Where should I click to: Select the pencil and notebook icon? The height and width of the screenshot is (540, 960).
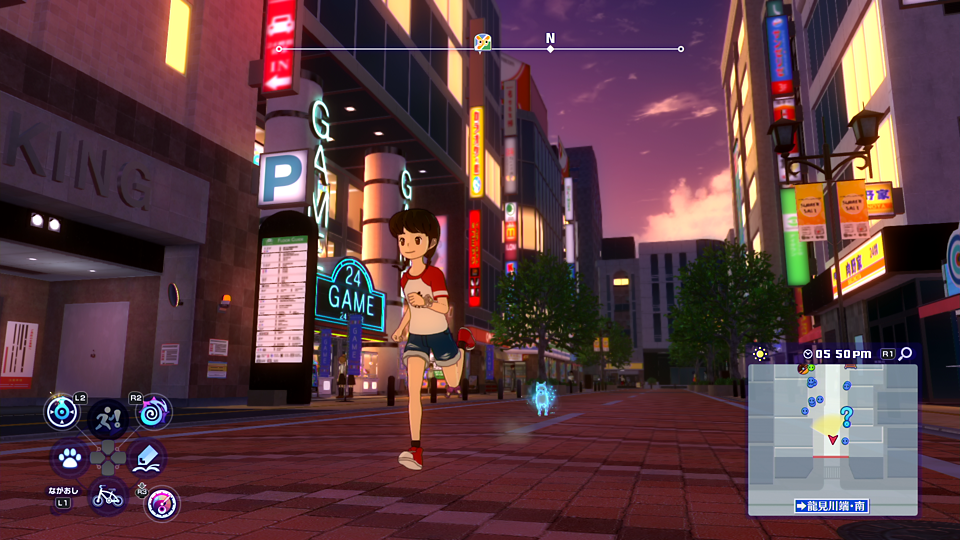coord(147,458)
